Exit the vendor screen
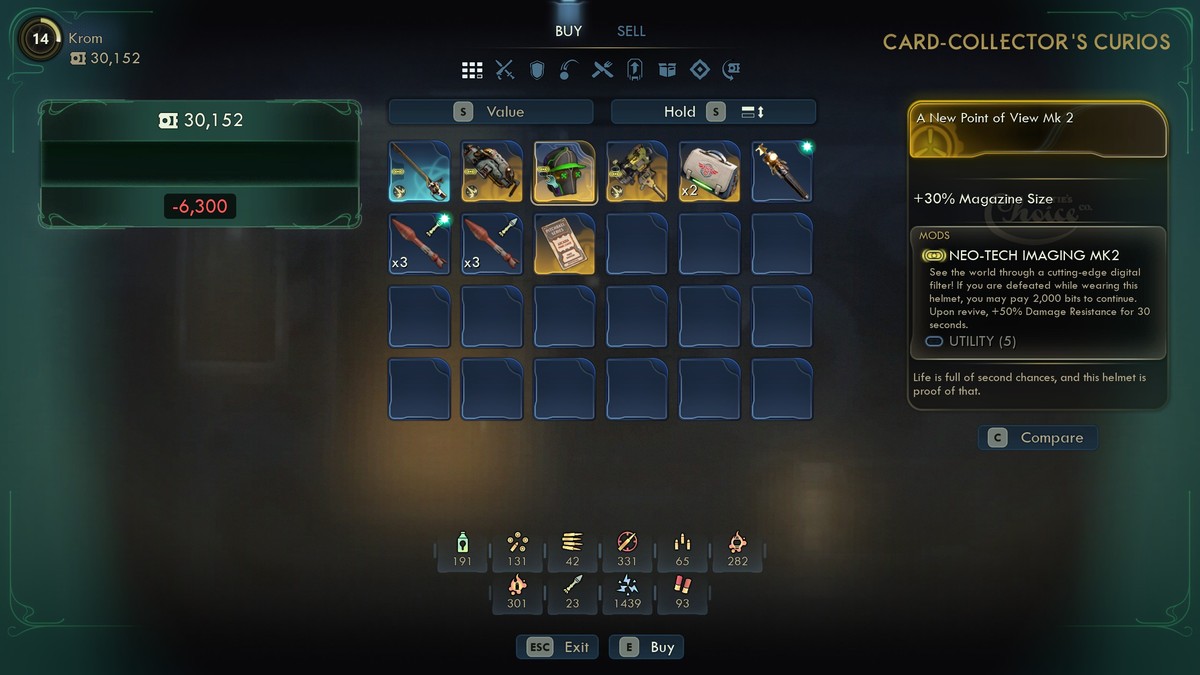 pos(558,647)
